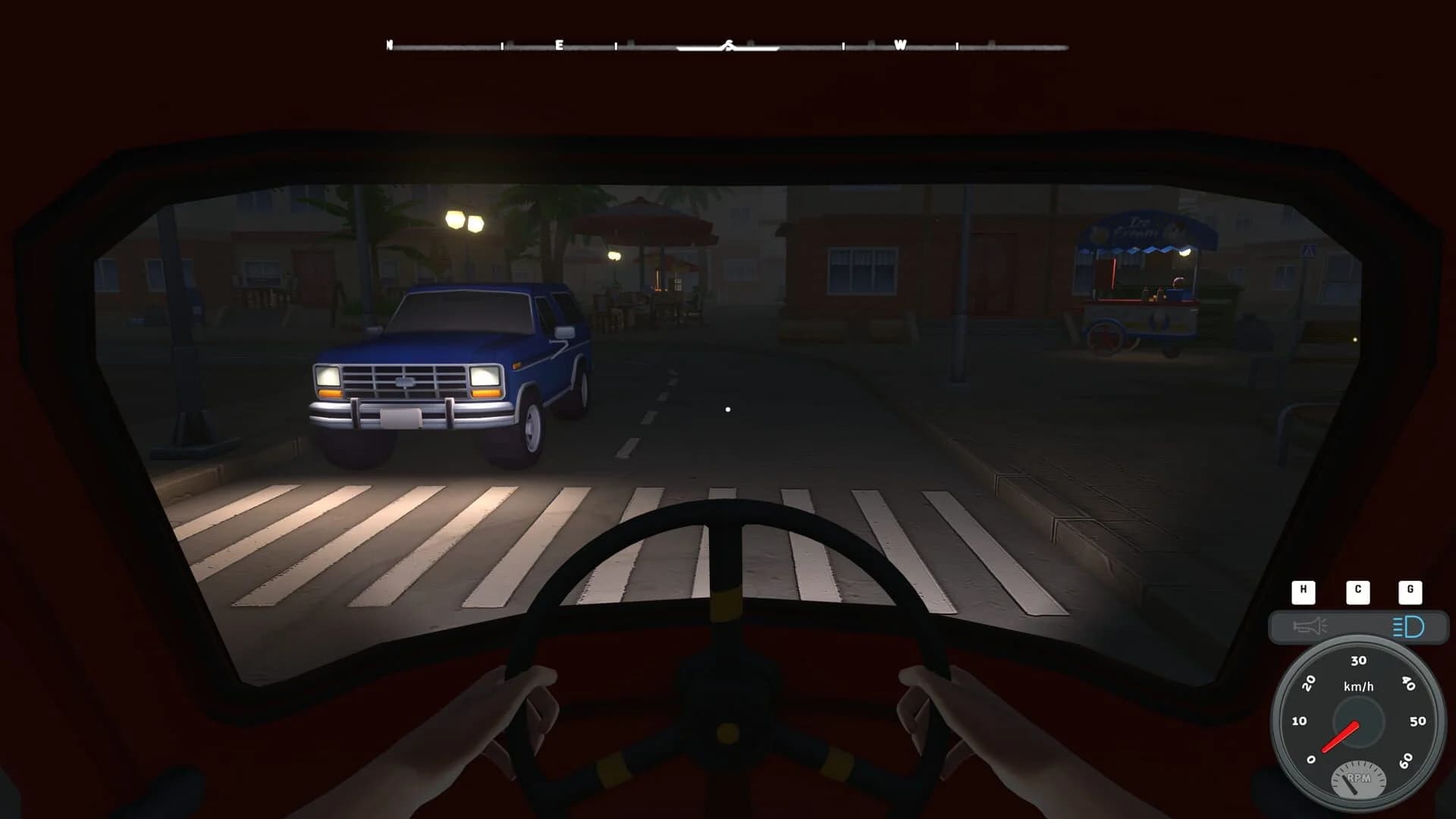
Task: Open the RPM sub-gauge on the speedometer
Action: click(1359, 779)
